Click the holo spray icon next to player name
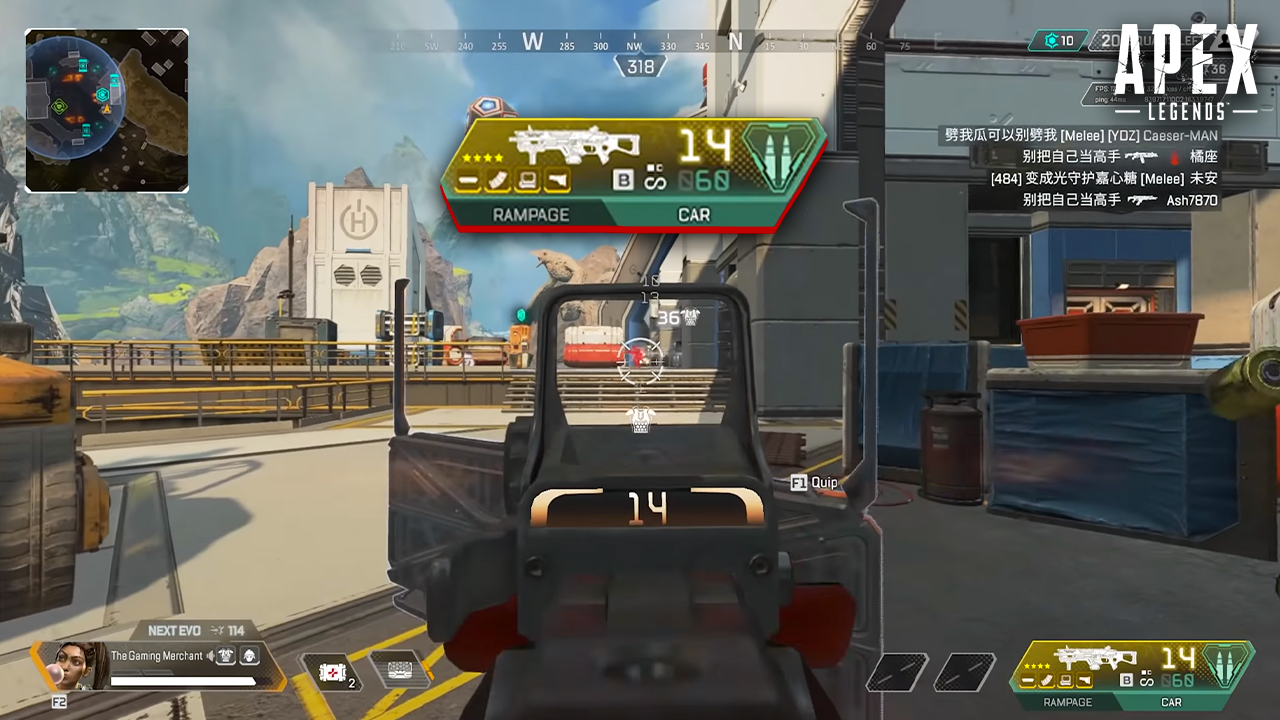1280x720 pixels. tap(226, 656)
